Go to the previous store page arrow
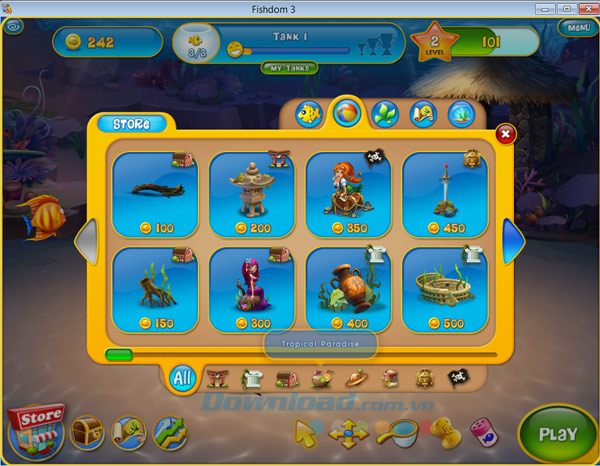The image size is (600, 466). (x=88, y=242)
